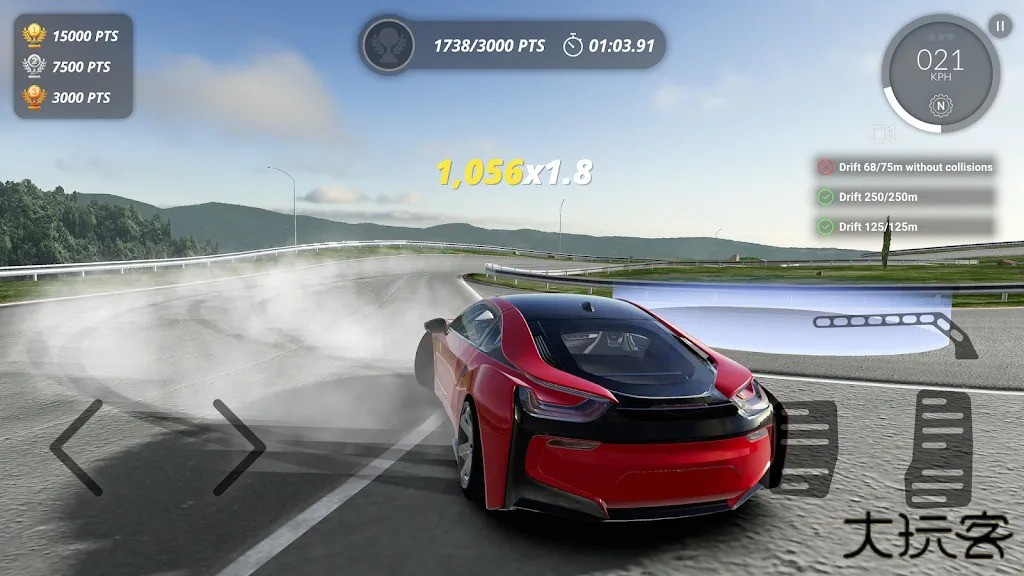Select the 'Drift 68/75m without collisions' objective

pyautogui.click(x=905, y=168)
